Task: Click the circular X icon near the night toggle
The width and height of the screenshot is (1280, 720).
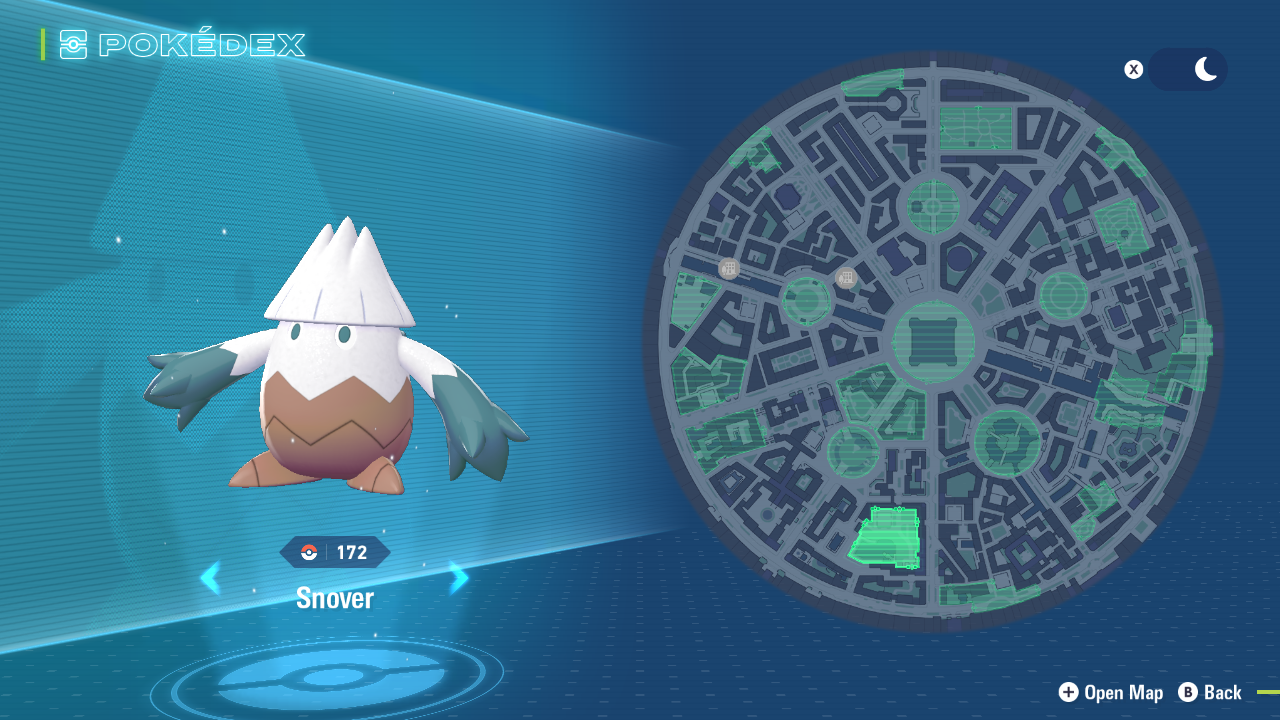Action: click(x=1133, y=69)
